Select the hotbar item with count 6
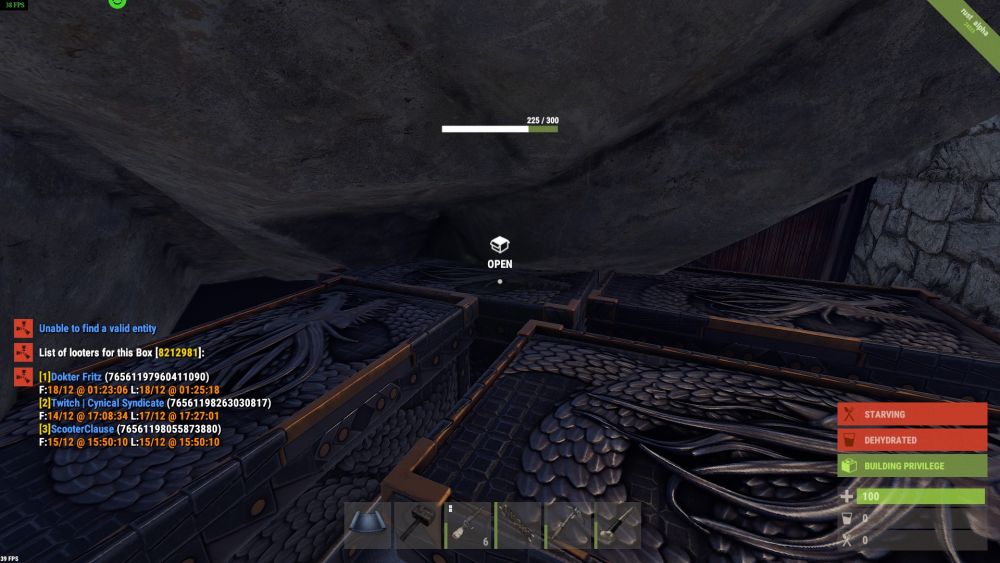The height and width of the screenshot is (563, 1000). point(467,525)
